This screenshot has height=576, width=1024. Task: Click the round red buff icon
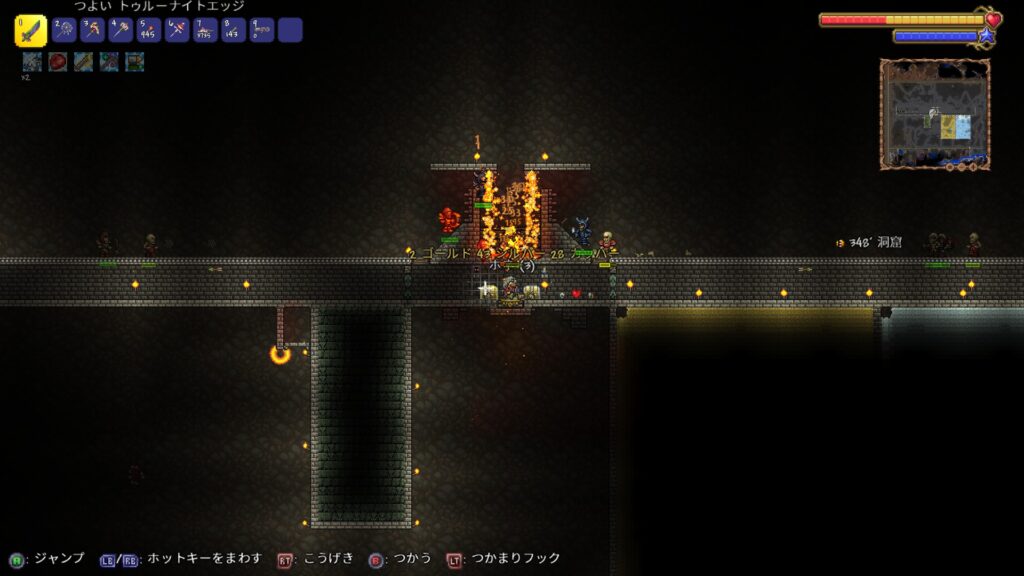(58, 62)
